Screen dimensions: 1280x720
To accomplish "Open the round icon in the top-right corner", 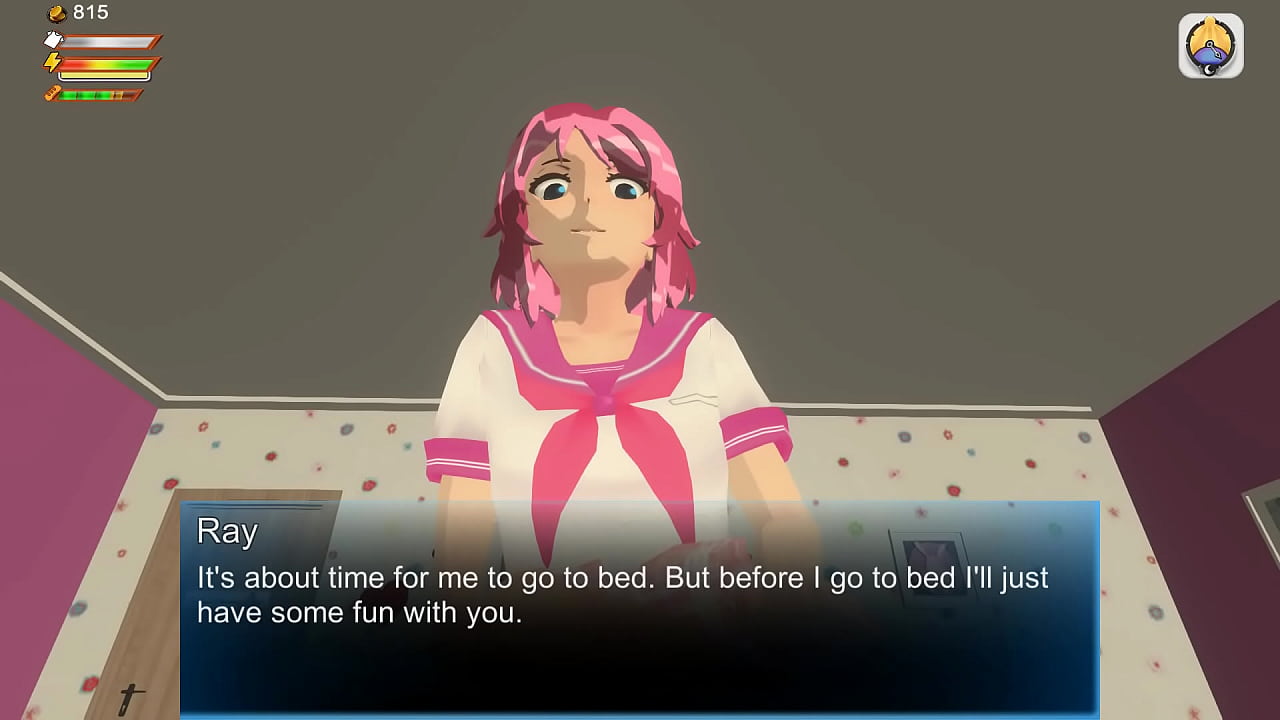I will pyautogui.click(x=1211, y=46).
